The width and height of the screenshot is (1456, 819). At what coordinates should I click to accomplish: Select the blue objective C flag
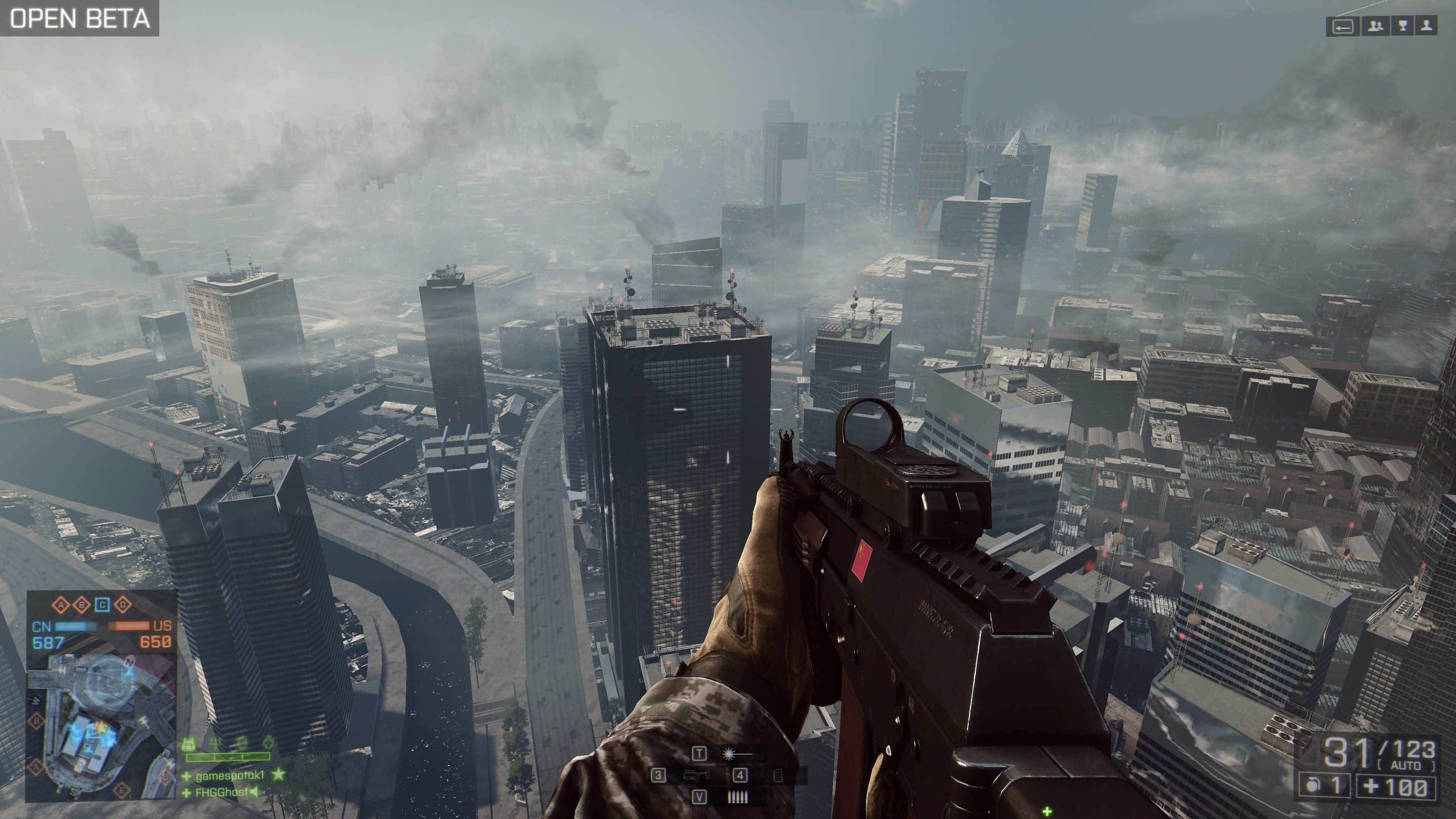[x=102, y=605]
